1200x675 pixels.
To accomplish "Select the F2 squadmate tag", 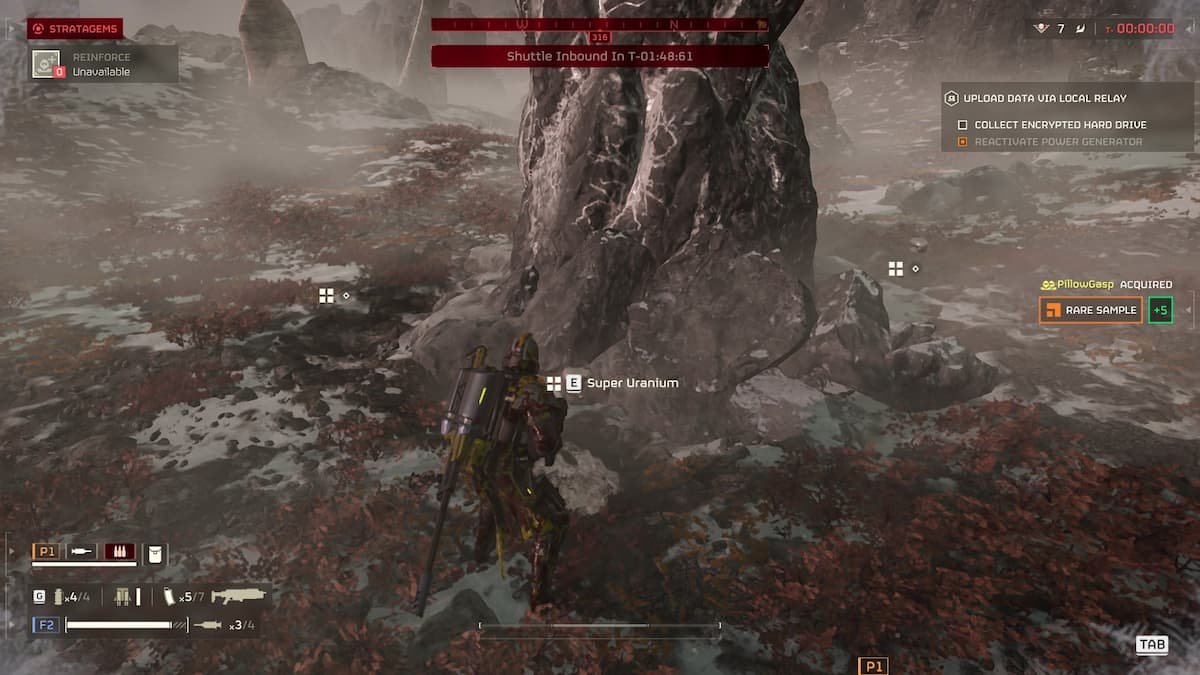I will tap(46, 625).
